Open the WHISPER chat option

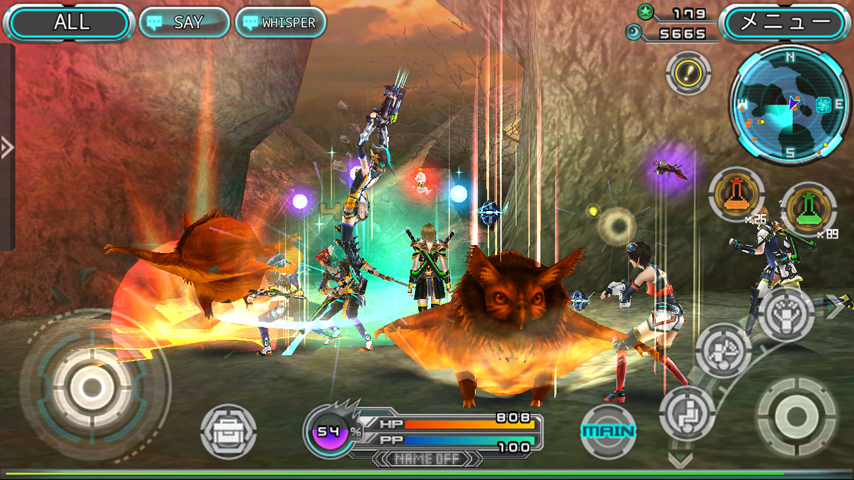point(280,22)
